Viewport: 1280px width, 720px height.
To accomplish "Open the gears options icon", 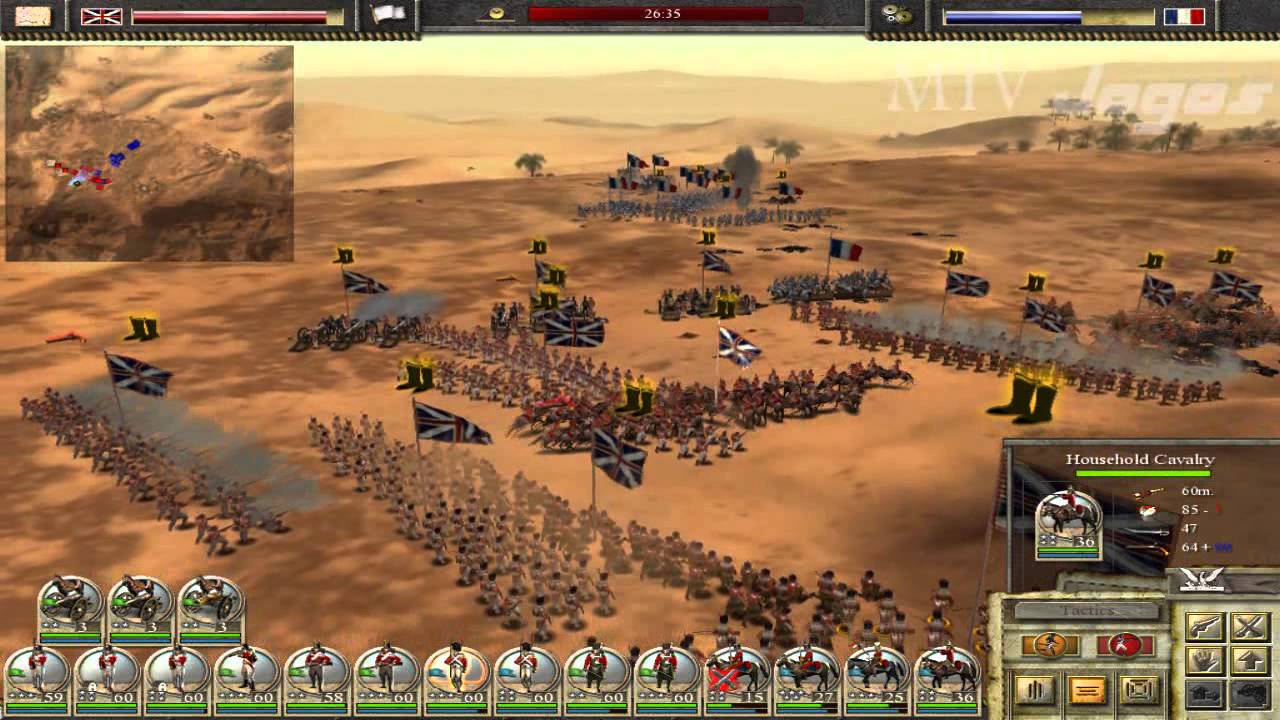I will click(x=895, y=16).
